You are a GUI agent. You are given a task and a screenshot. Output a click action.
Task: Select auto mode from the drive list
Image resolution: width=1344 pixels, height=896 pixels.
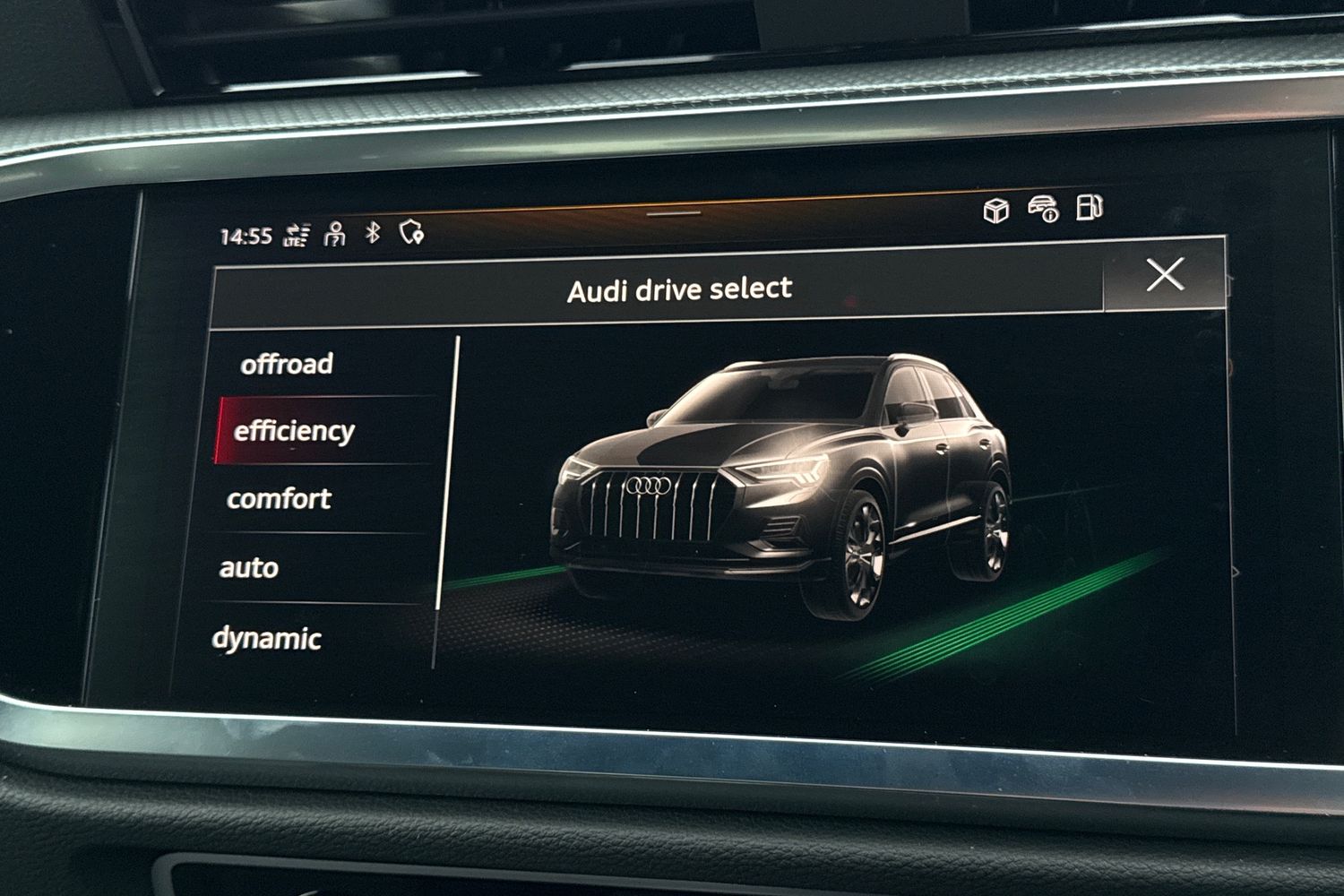(252, 567)
